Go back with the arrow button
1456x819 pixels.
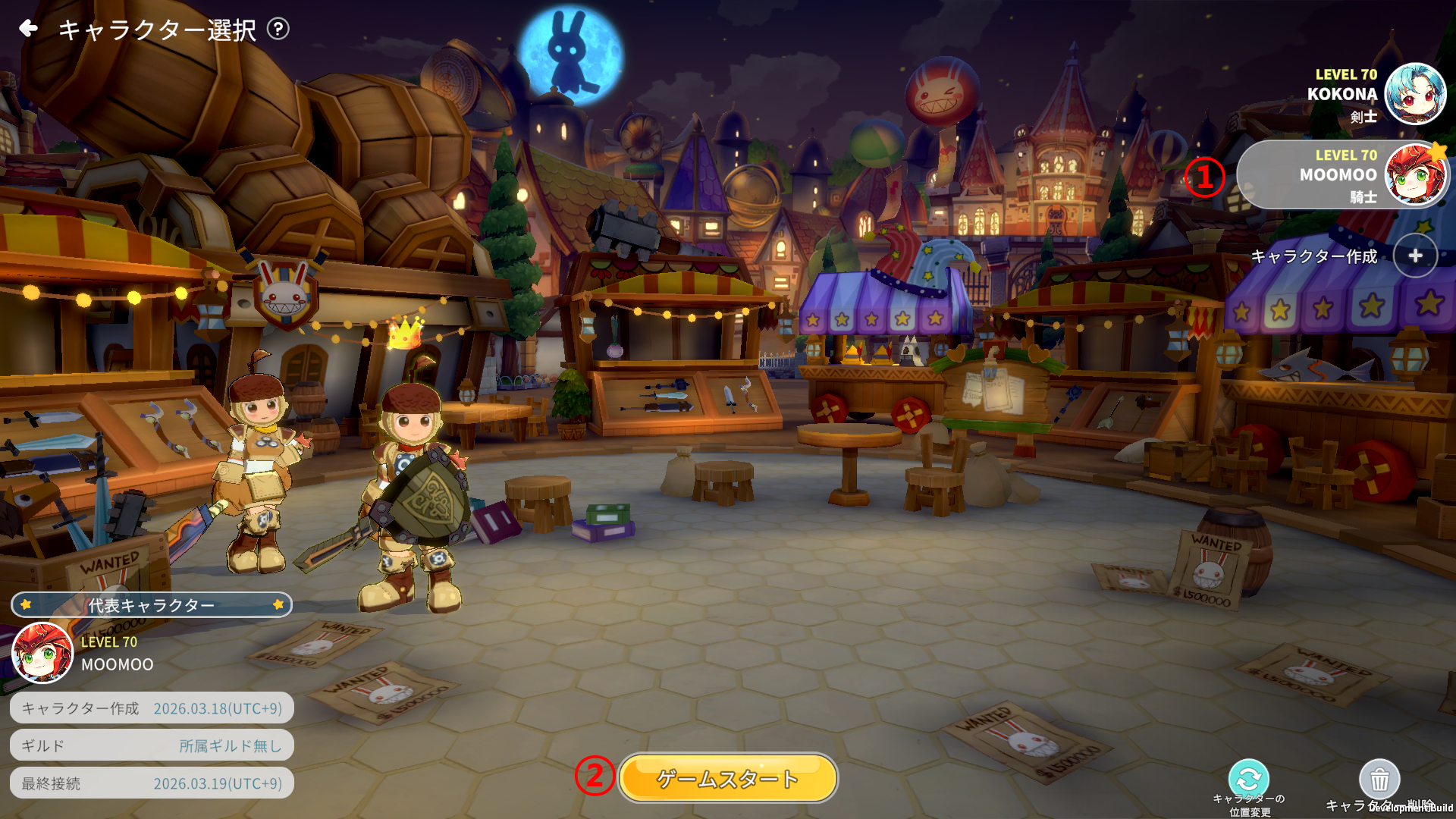tap(29, 29)
